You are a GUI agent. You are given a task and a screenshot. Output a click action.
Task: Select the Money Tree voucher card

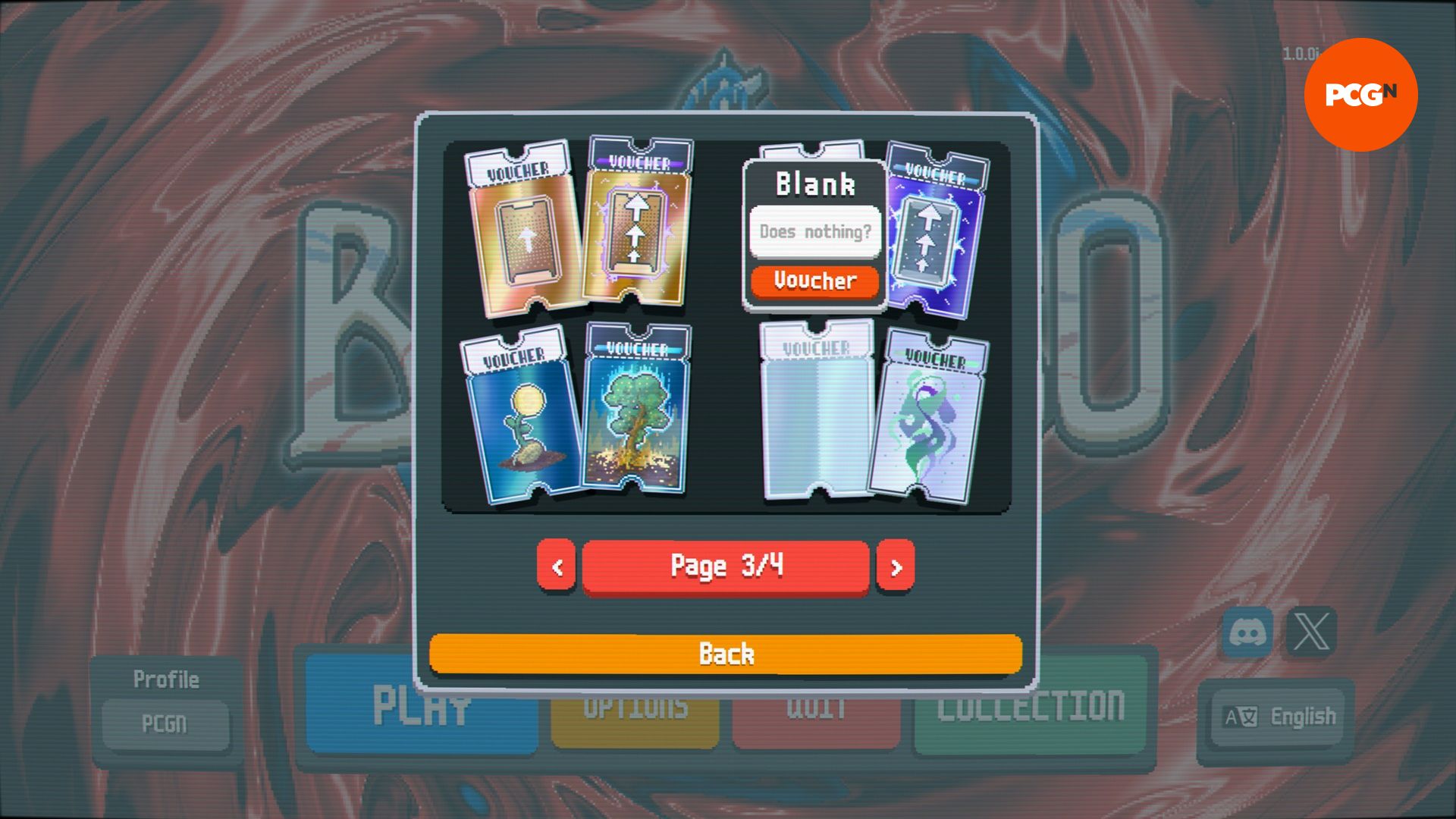(641, 413)
